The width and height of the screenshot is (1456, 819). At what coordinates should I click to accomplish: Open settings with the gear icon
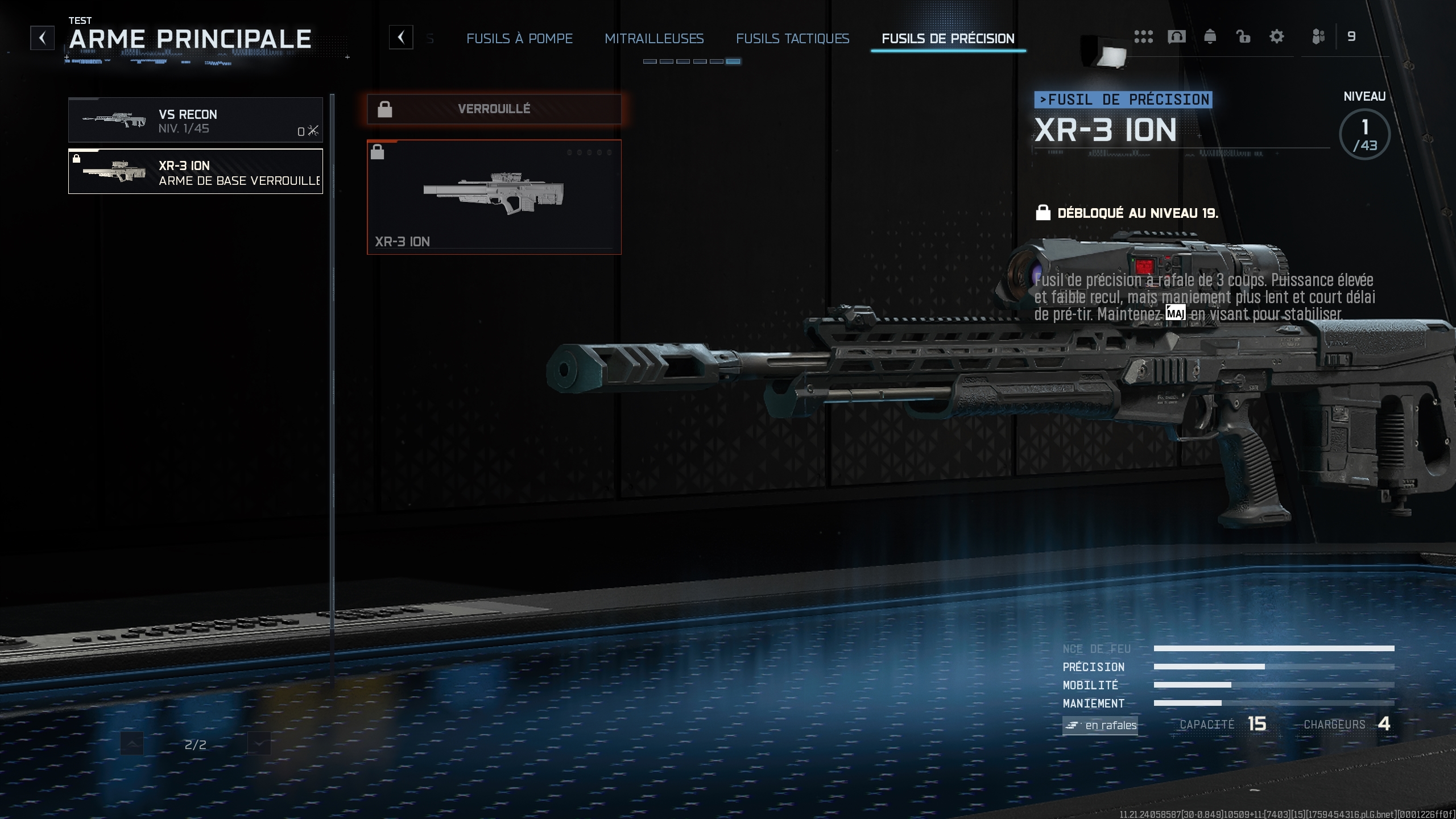(1277, 37)
